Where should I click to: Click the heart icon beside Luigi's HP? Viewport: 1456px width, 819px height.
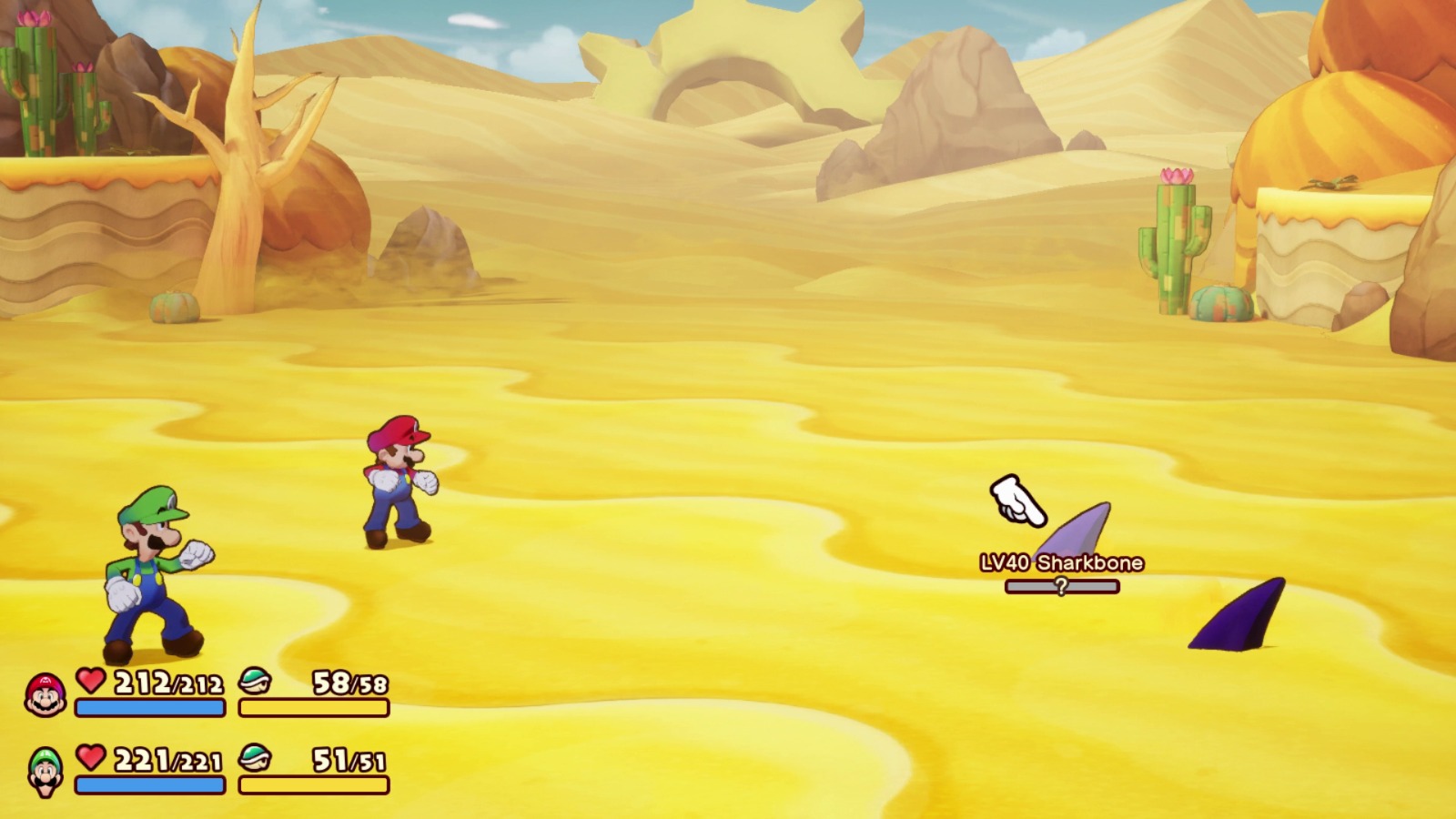pos(89,760)
